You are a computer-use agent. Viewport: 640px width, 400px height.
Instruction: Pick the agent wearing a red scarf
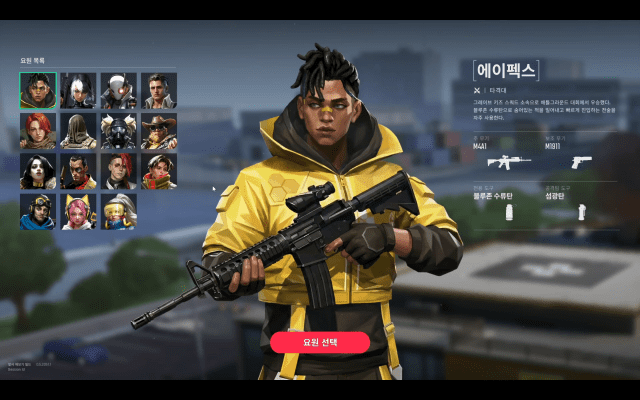pyautogui.click(x=159, y=171)
